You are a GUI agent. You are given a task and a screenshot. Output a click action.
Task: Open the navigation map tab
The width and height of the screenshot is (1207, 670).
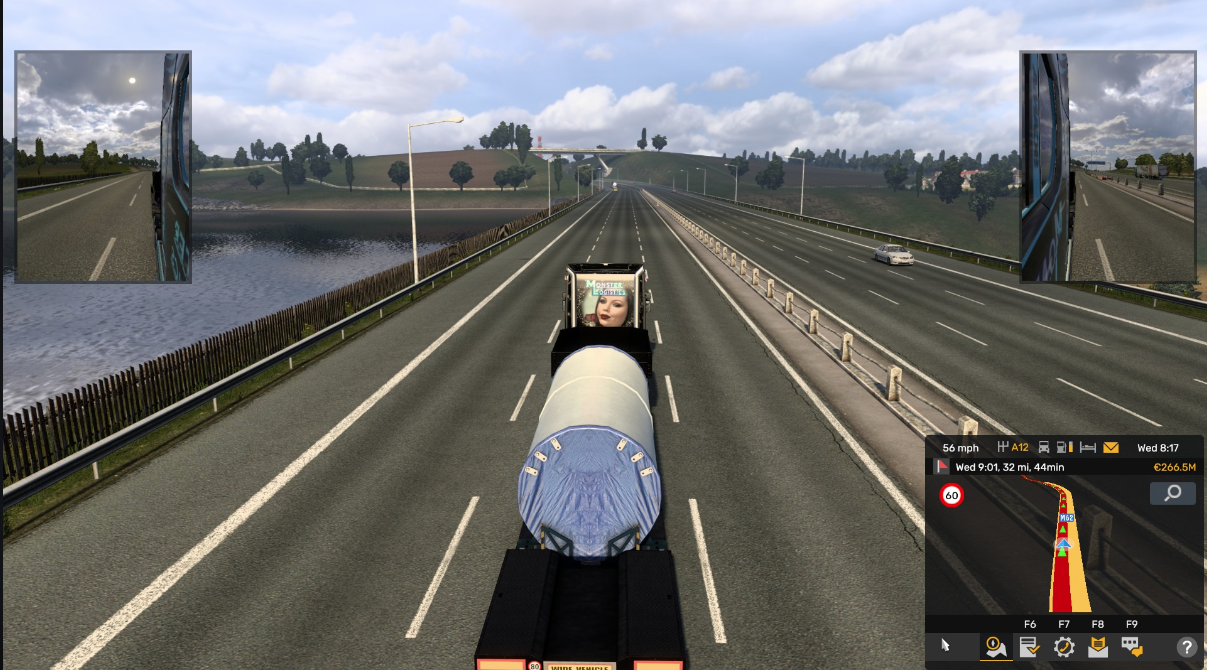tap(995, 647)
